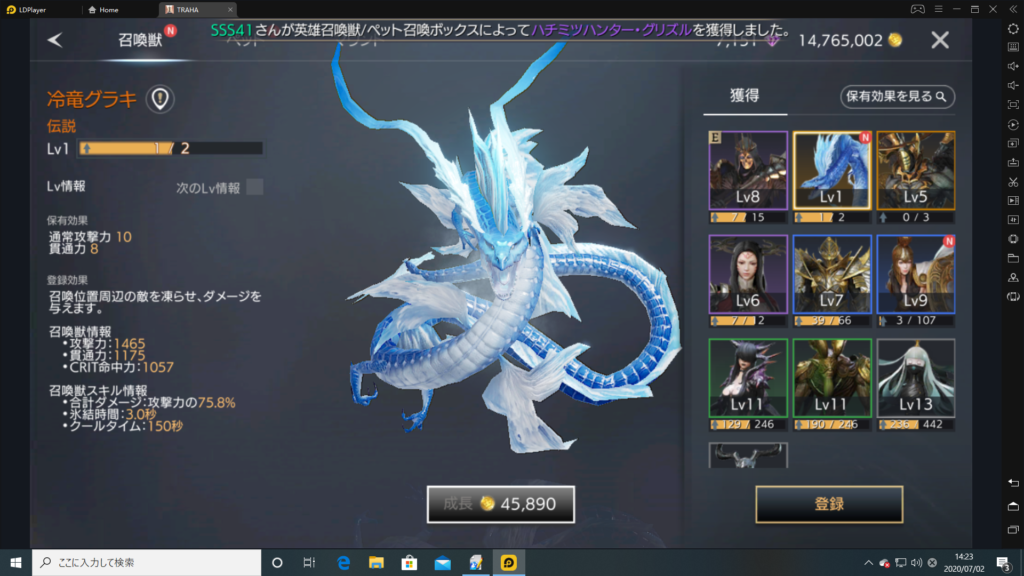Select the Lv8 skull warrior summon
Screen dimensions: 1024x576
[x=748, y=170]
